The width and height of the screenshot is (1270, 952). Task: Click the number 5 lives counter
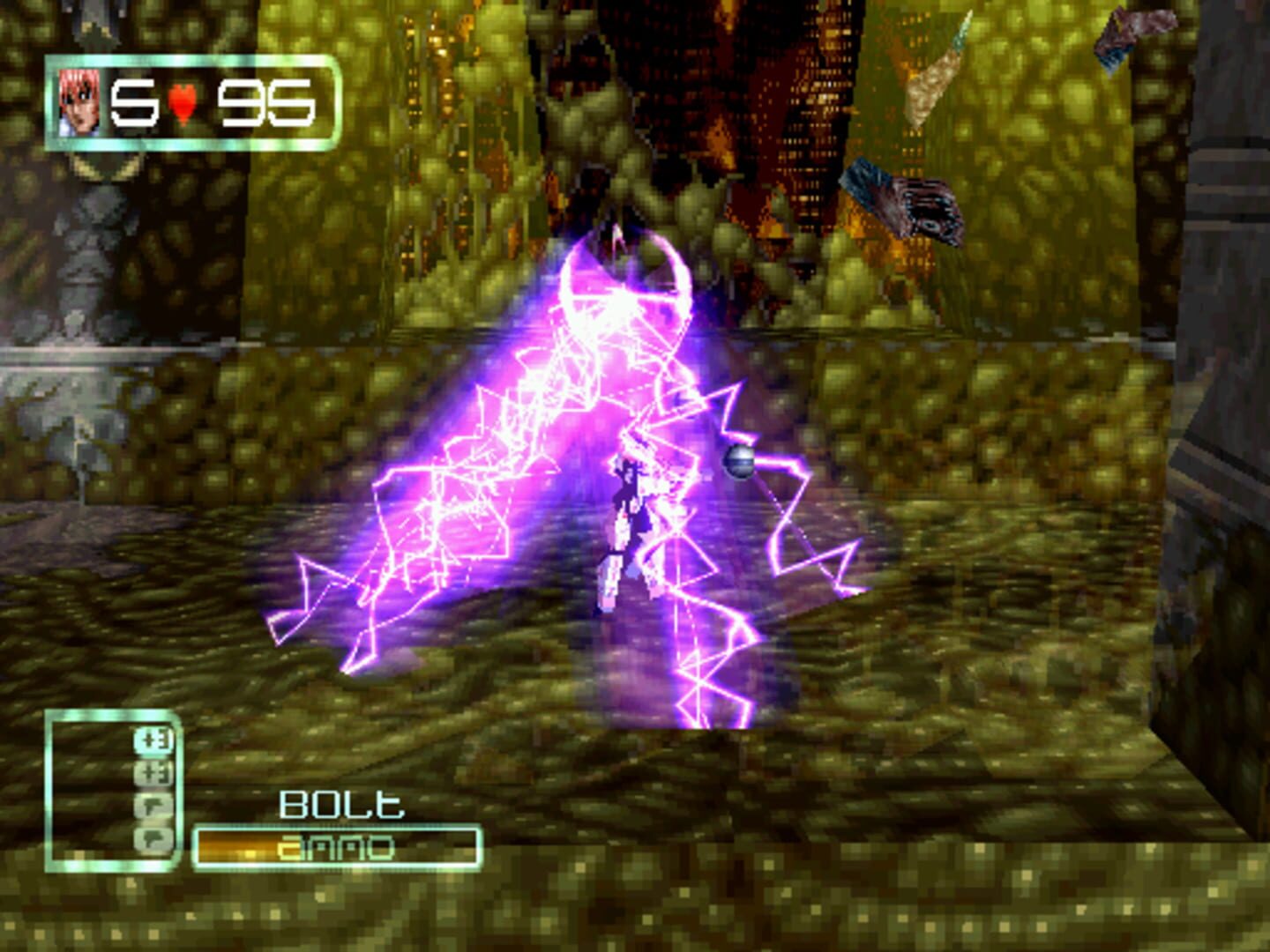tap(134, 101)
